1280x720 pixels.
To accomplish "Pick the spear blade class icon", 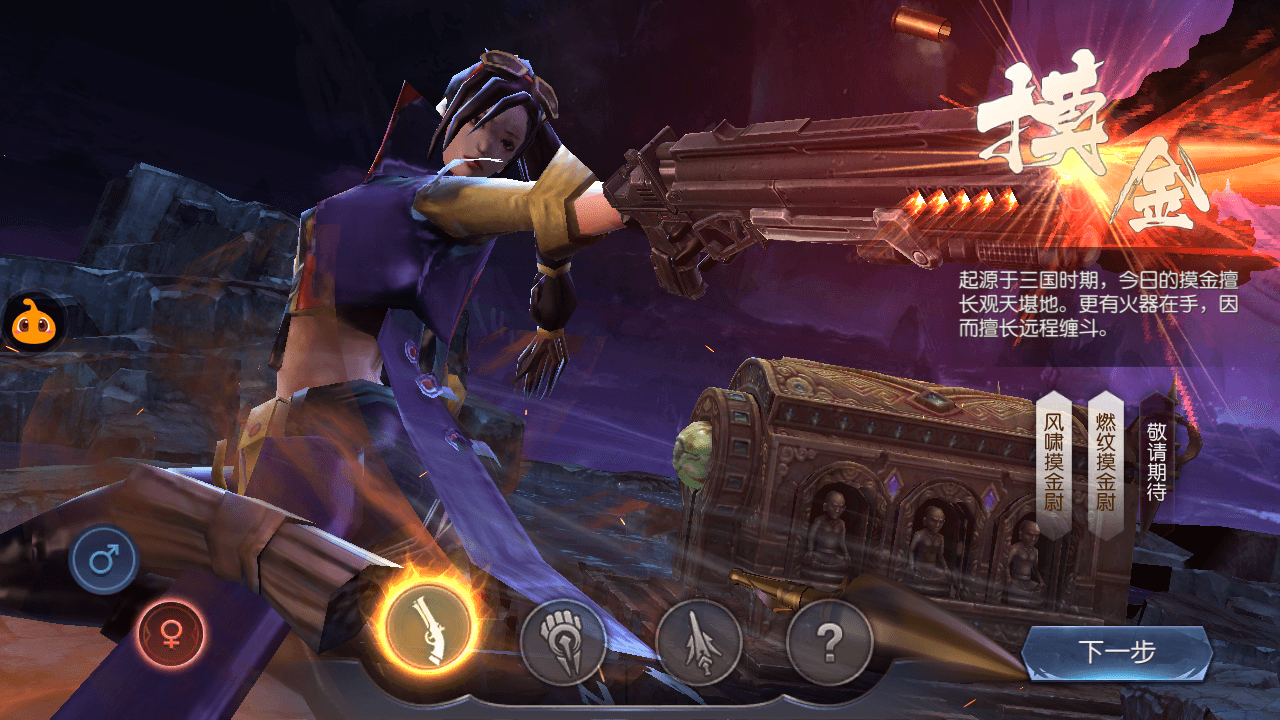I will (x=699, y=642).
